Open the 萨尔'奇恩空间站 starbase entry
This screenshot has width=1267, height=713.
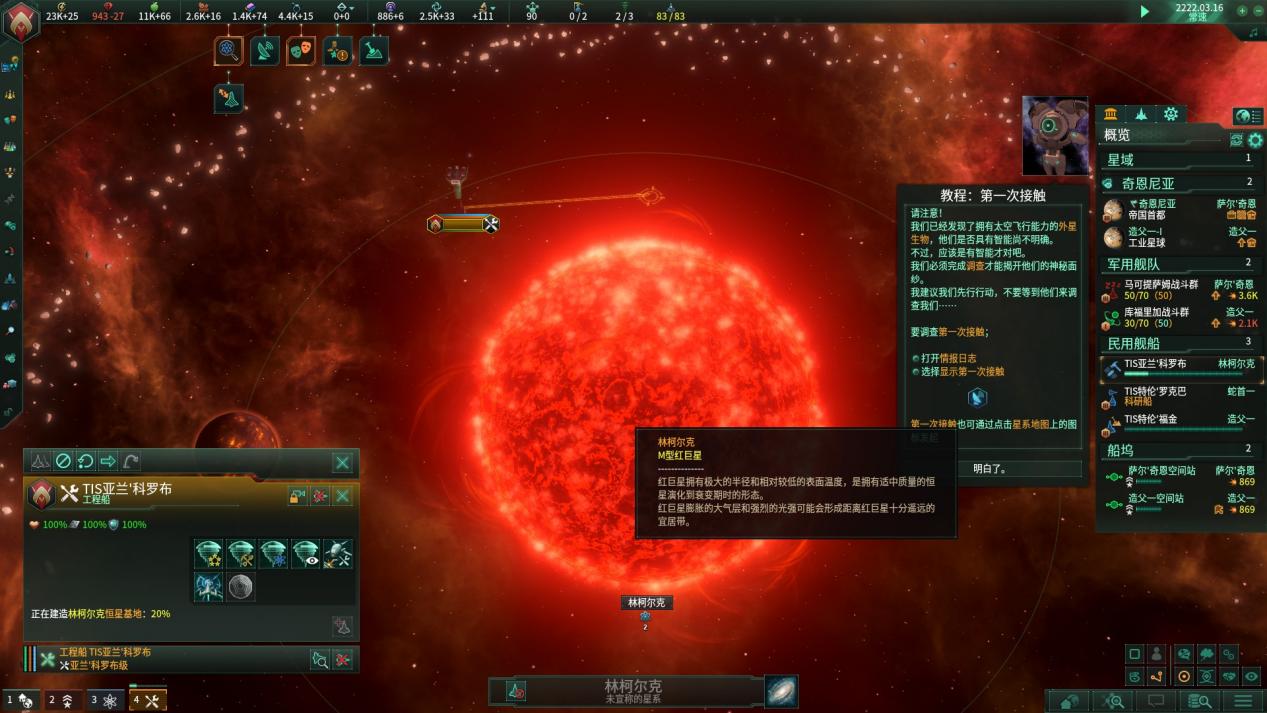[1160, 476]
